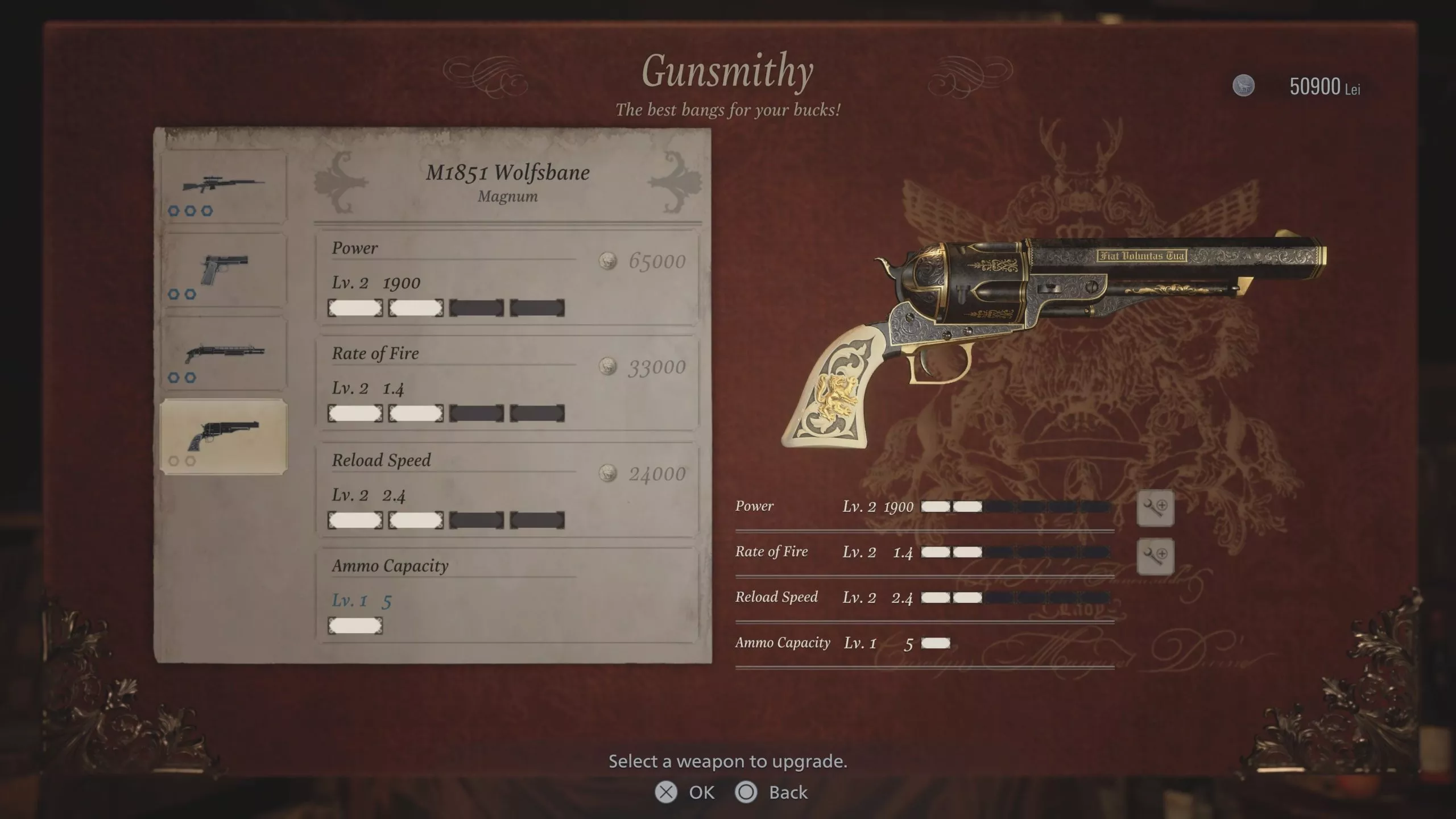1456x819 pixels.
Task: Click the wrench icon beside Rate of Fire
Action: point(1155,556)
